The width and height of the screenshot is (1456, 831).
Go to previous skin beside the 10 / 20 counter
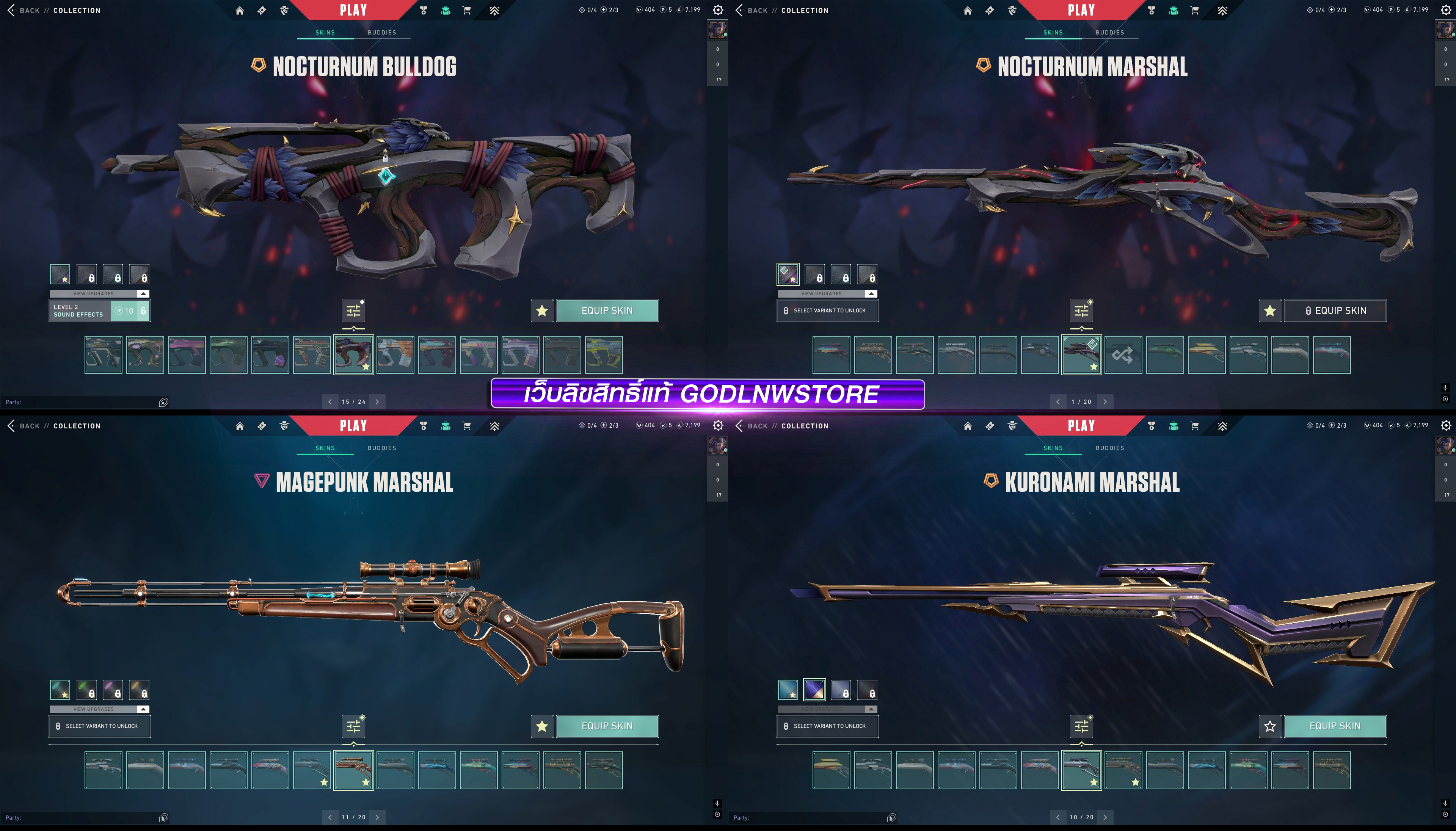[x=1057, y=817]
